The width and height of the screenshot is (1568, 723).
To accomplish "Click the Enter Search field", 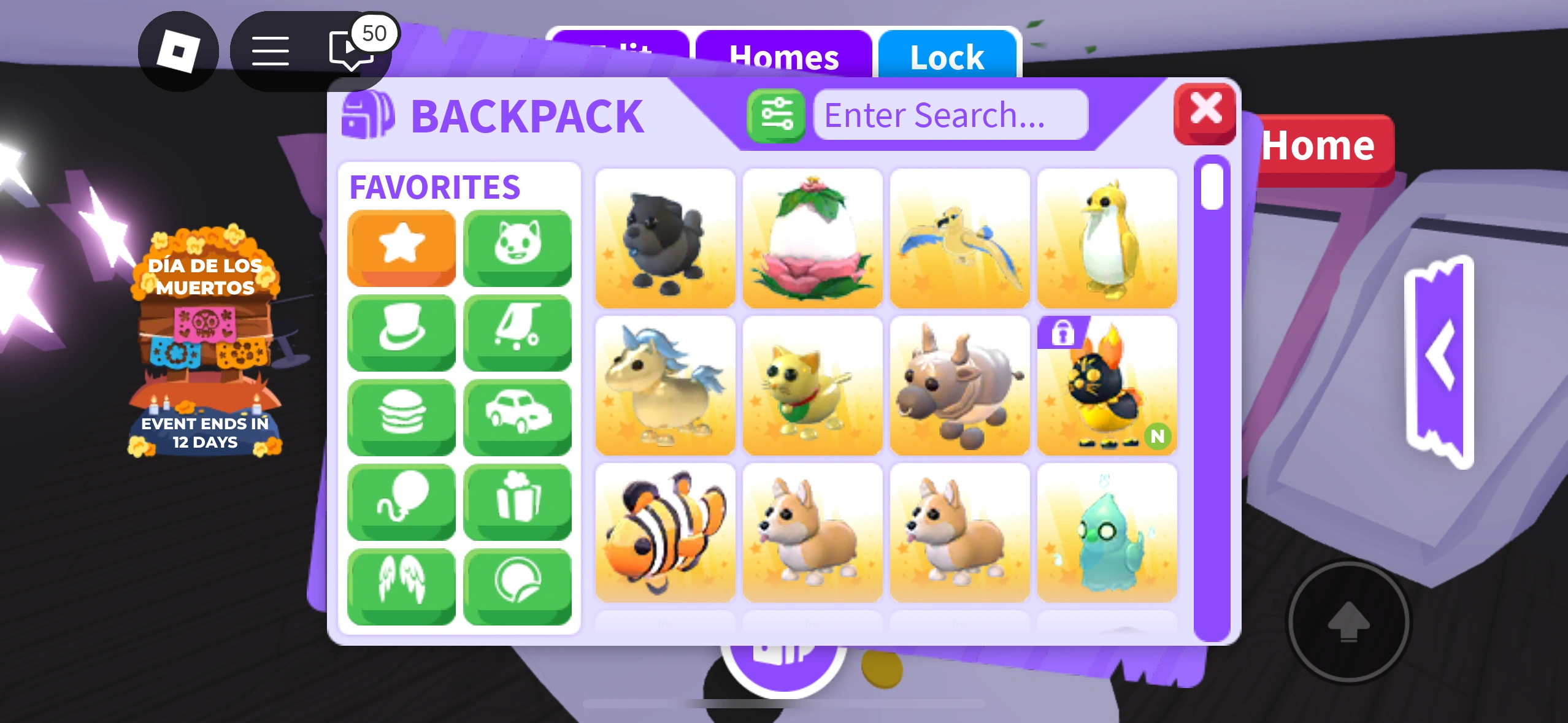I will [x=950, y=114].
